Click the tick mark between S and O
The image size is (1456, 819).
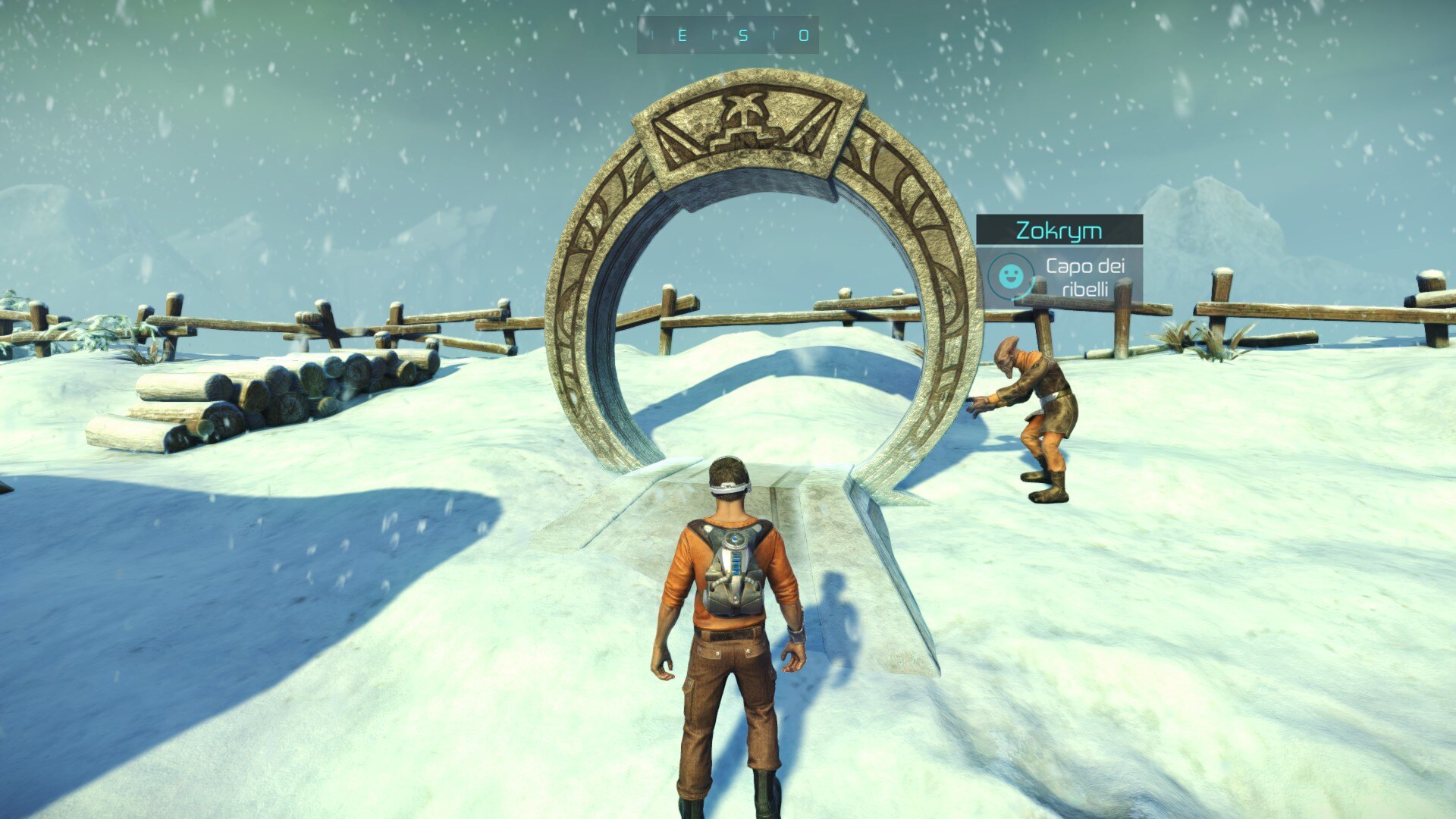click(x=774, y=36)
